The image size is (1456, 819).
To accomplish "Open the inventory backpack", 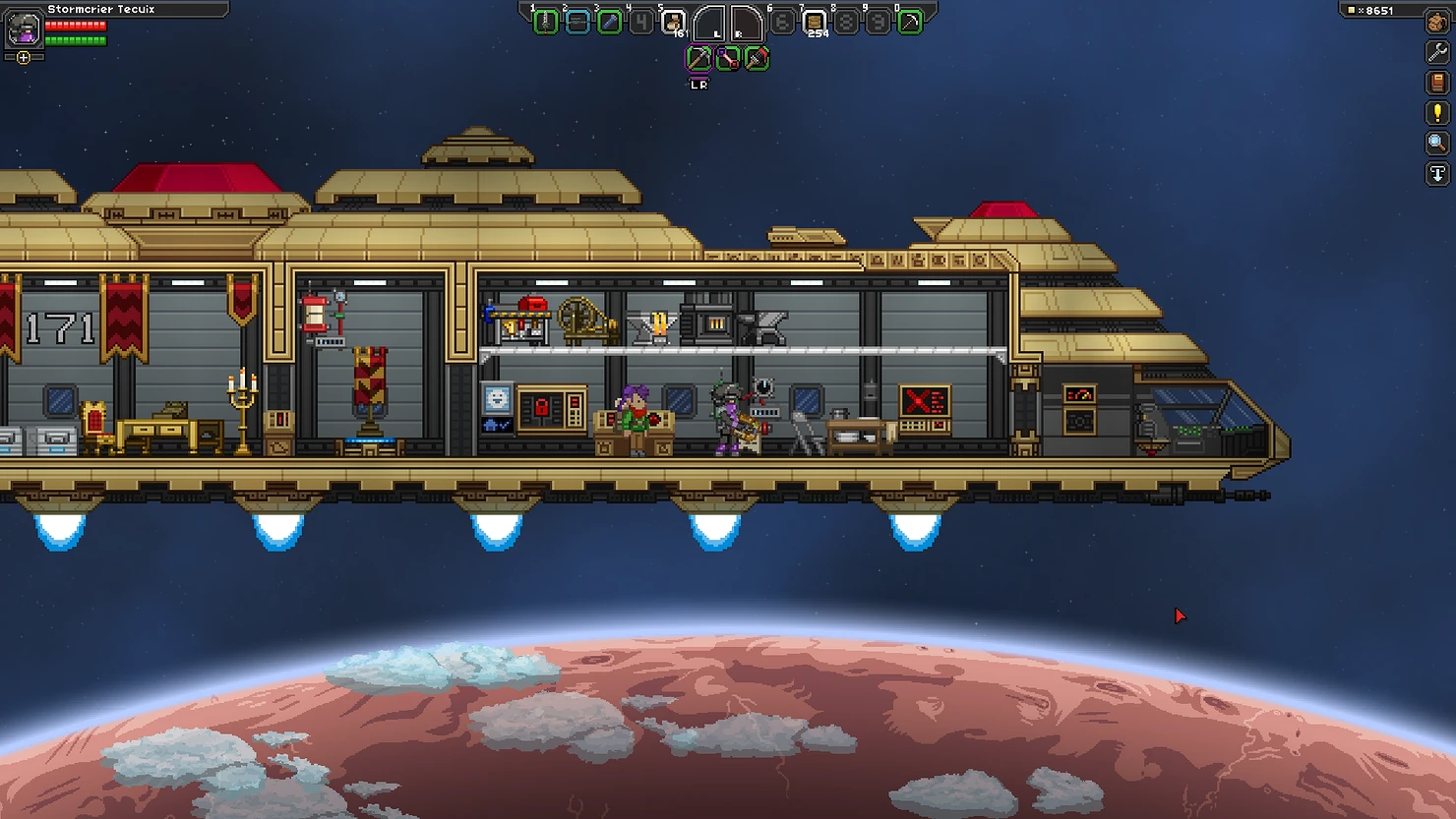I will point(1437,22).
